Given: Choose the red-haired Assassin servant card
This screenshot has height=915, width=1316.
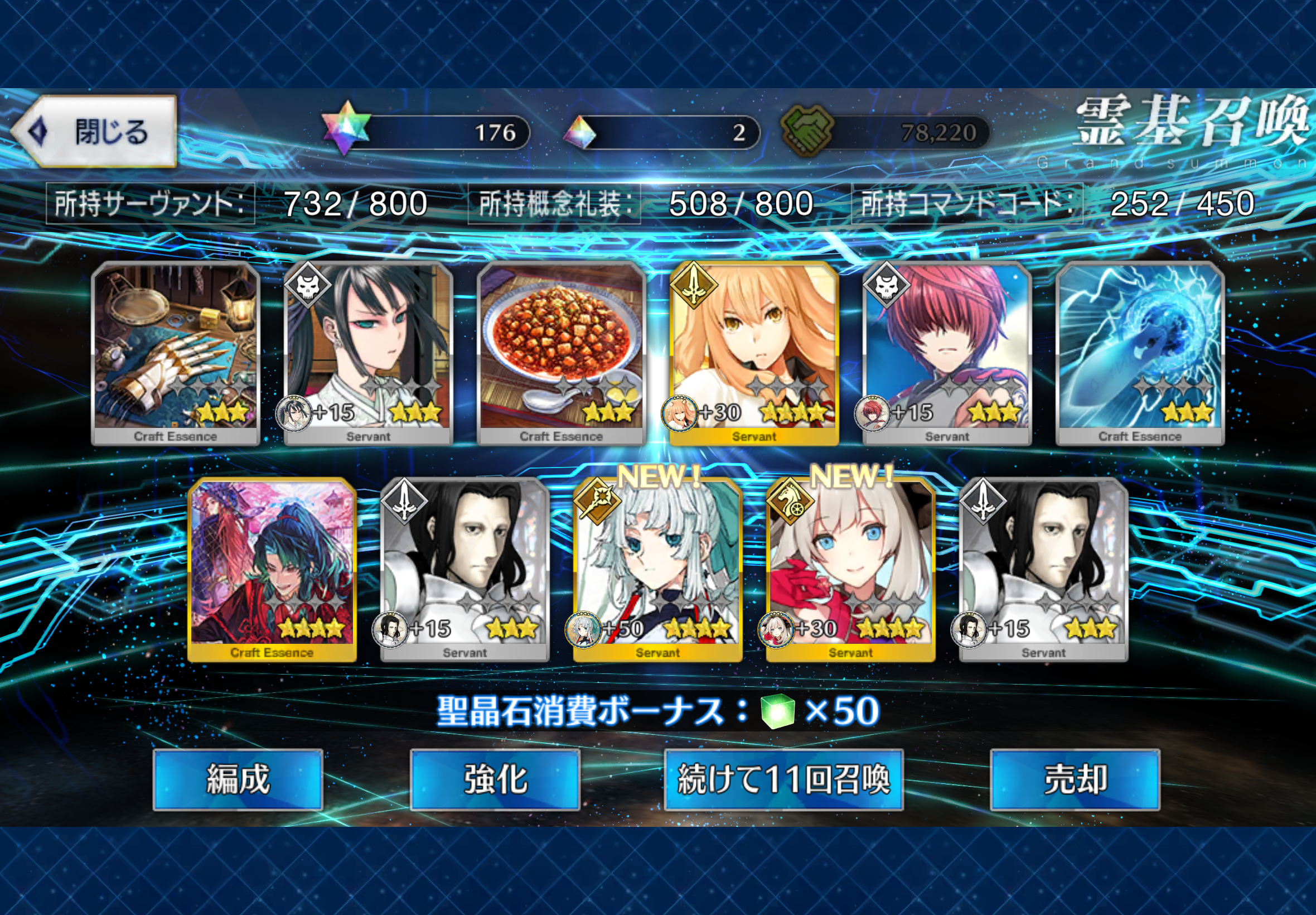Looking at the screenshot, I should pyautogui.click(x=947, y=353).
